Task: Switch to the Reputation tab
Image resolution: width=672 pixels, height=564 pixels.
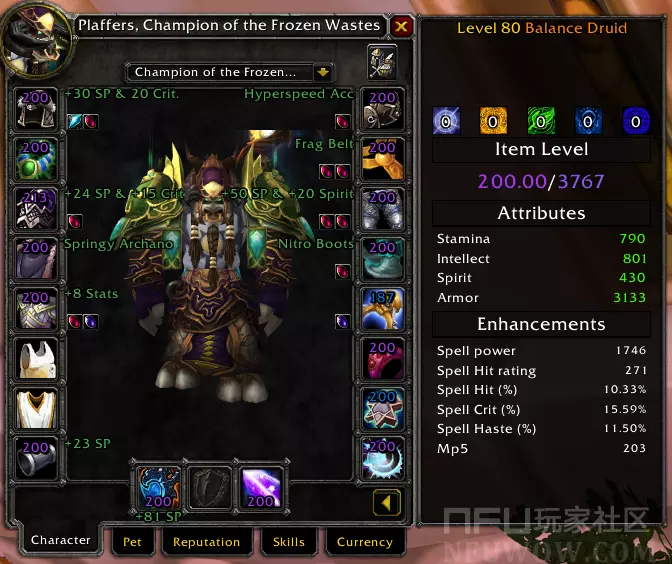Action: (x=206, y=542)
